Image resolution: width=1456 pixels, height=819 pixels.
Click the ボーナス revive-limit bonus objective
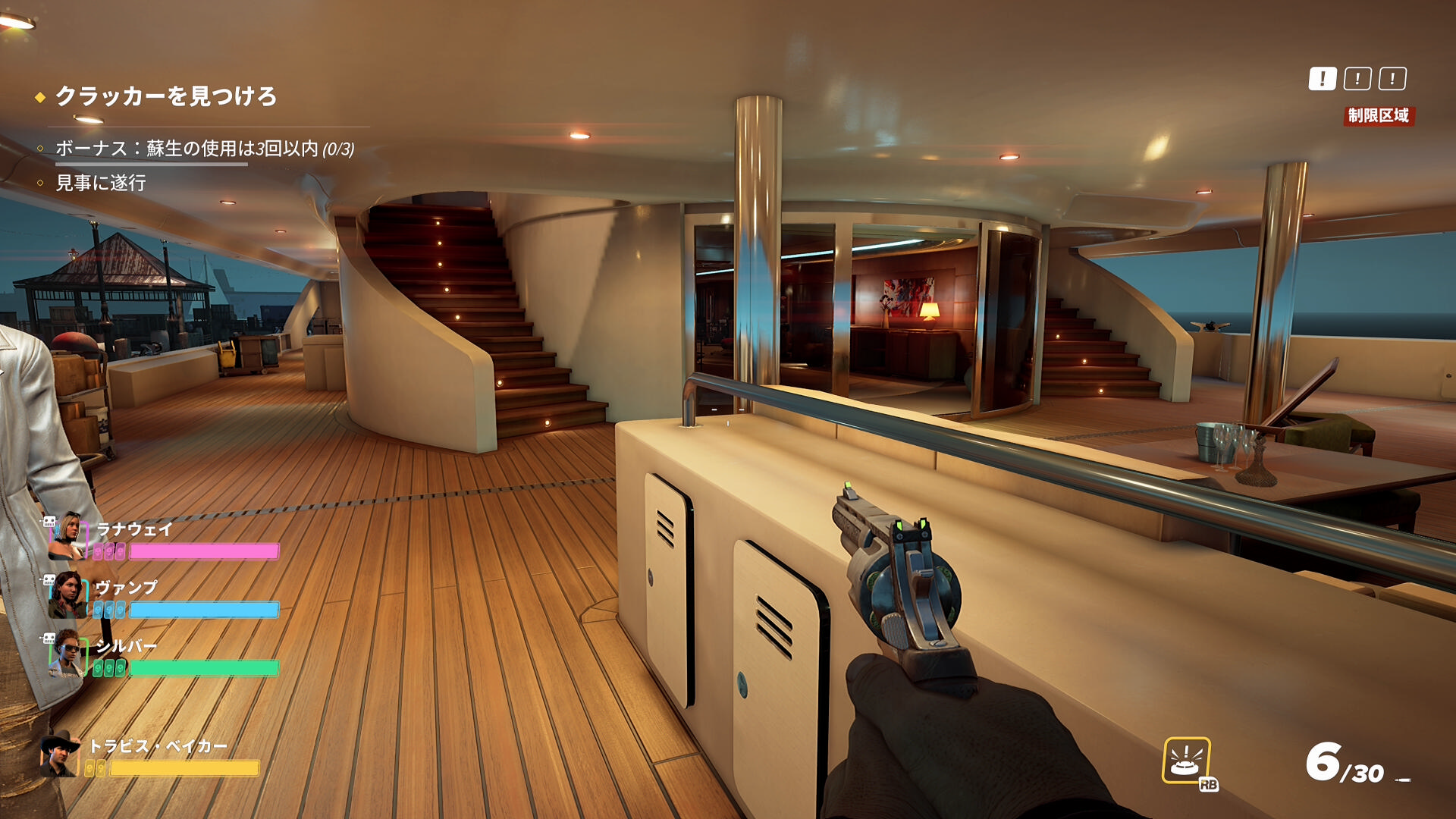(x=204, y=148)
